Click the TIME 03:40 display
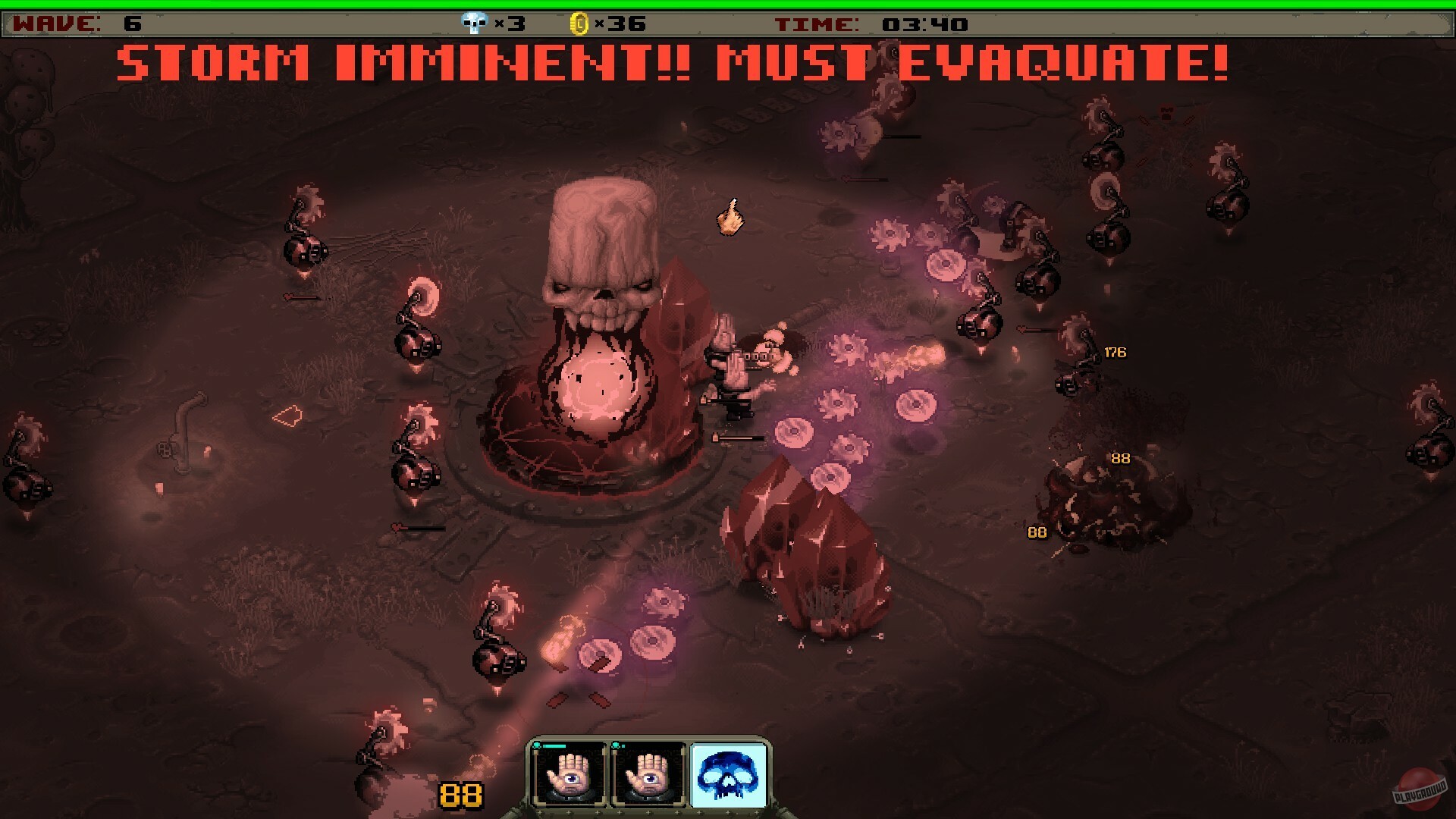This screenshot has width=1456, height=819. (x=872, y=24)
